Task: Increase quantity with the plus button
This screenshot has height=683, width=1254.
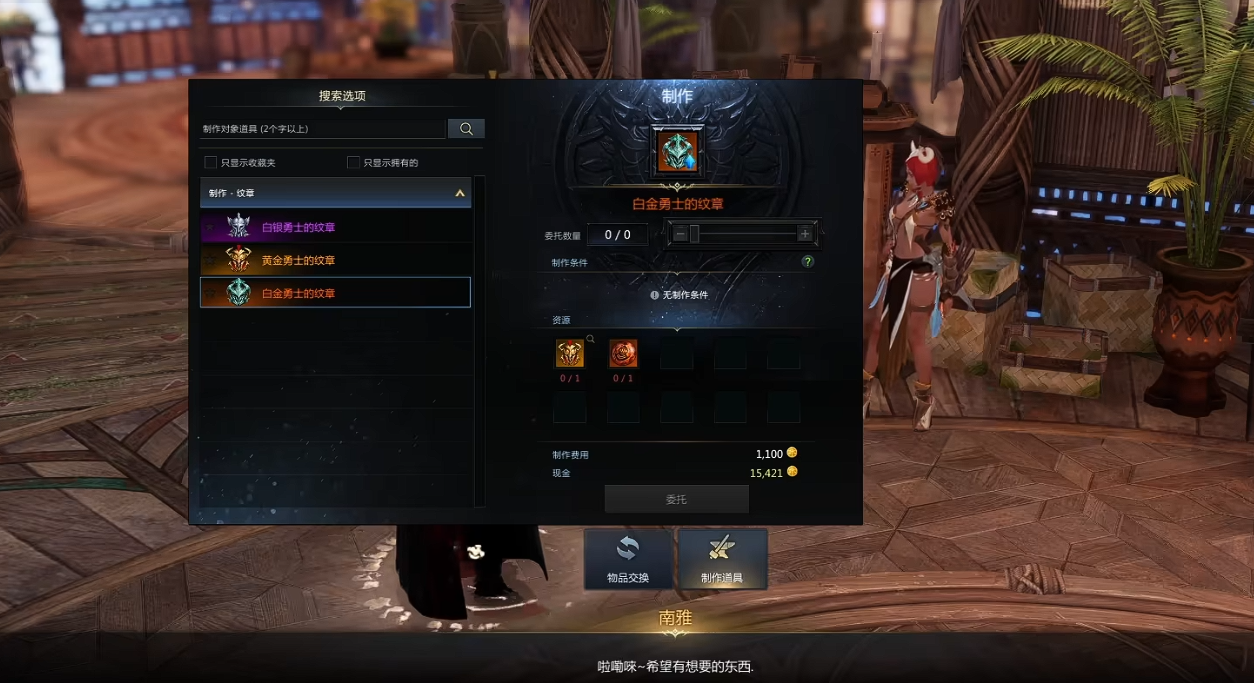Action: pos(805,234)
